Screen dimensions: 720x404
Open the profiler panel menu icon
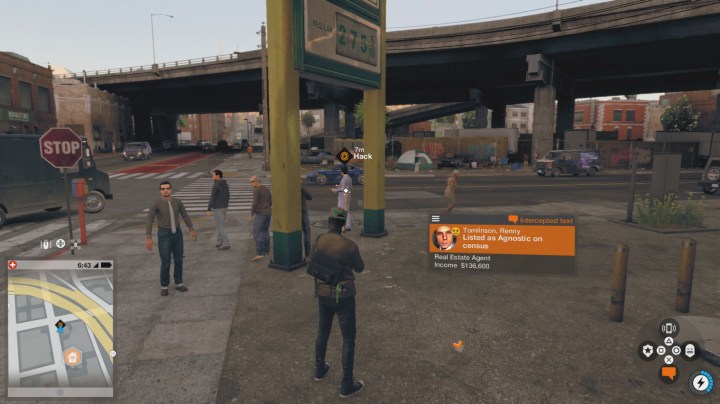coord(436,218)
